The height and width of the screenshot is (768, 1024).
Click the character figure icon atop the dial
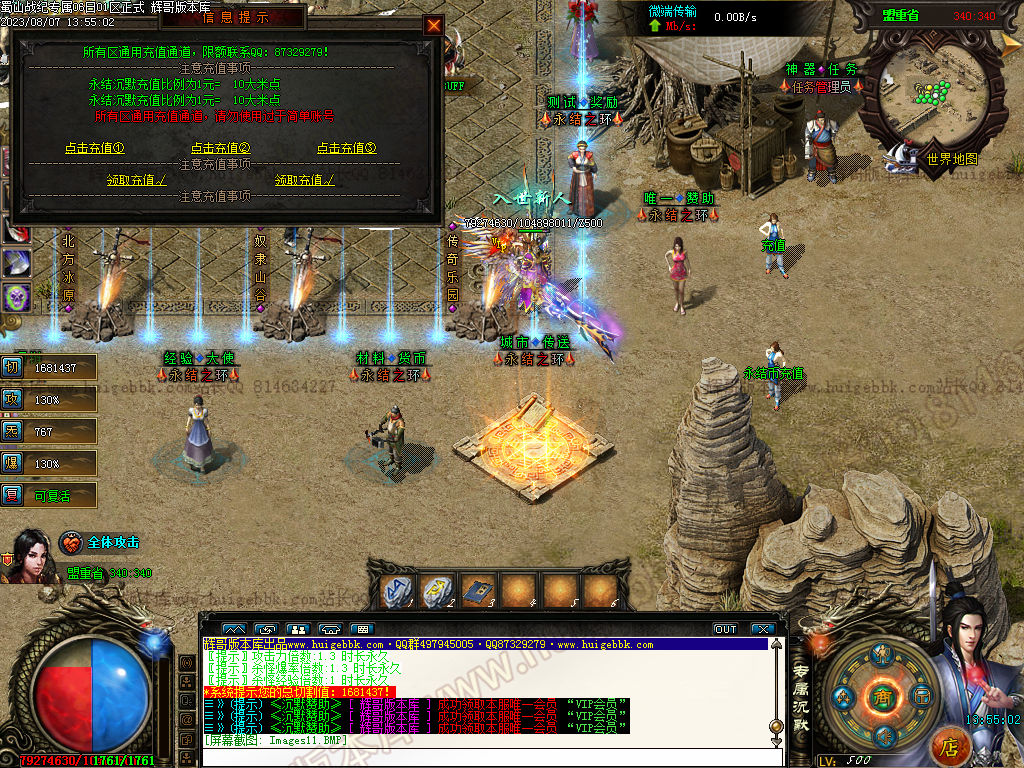(x=882, y=655)
